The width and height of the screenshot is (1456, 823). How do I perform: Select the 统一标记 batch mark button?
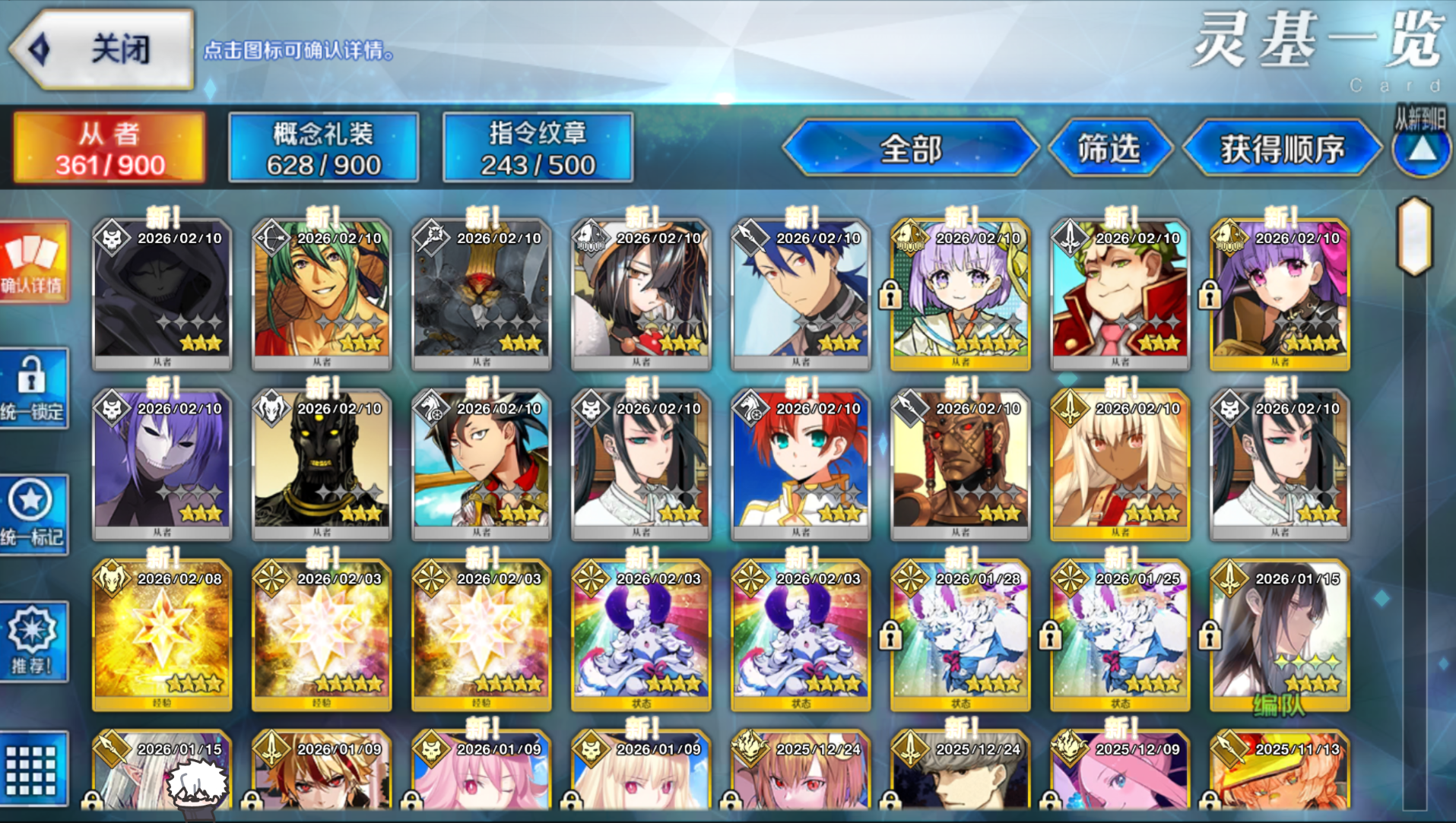click(x=33, y=514)
